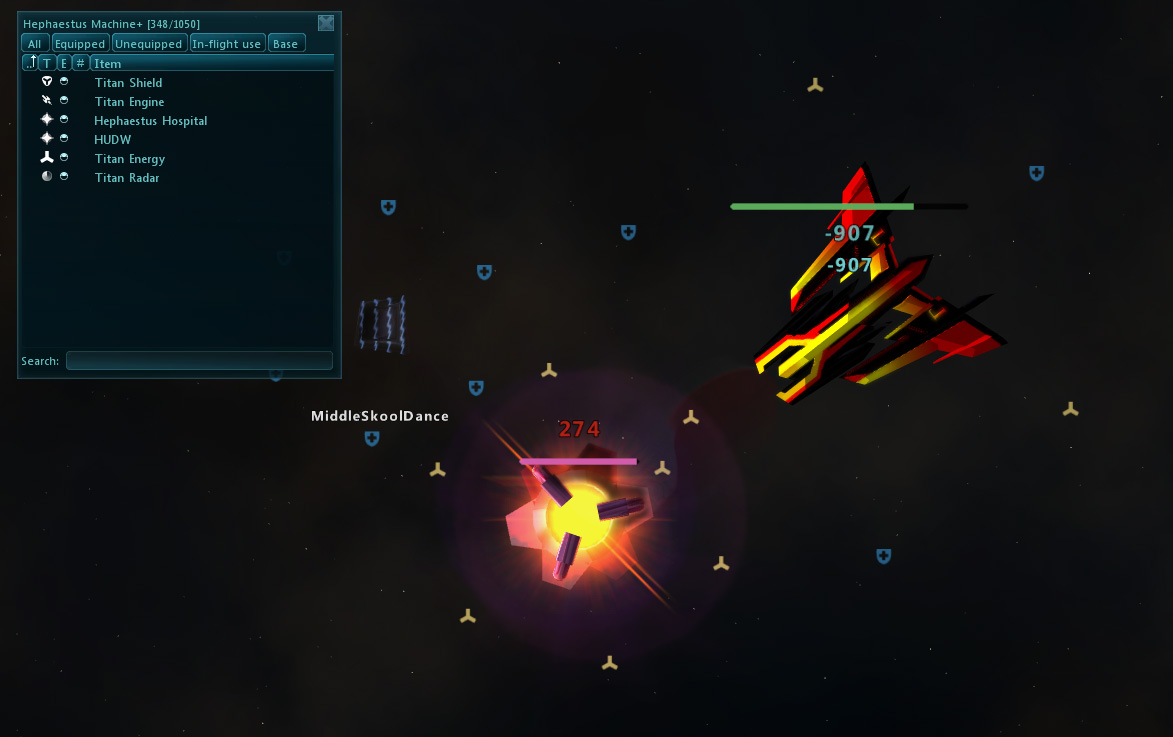Screen dimensions: 1173x737
Task: Choose the Hephaestus Hospital entry
Action: point(151,121)
